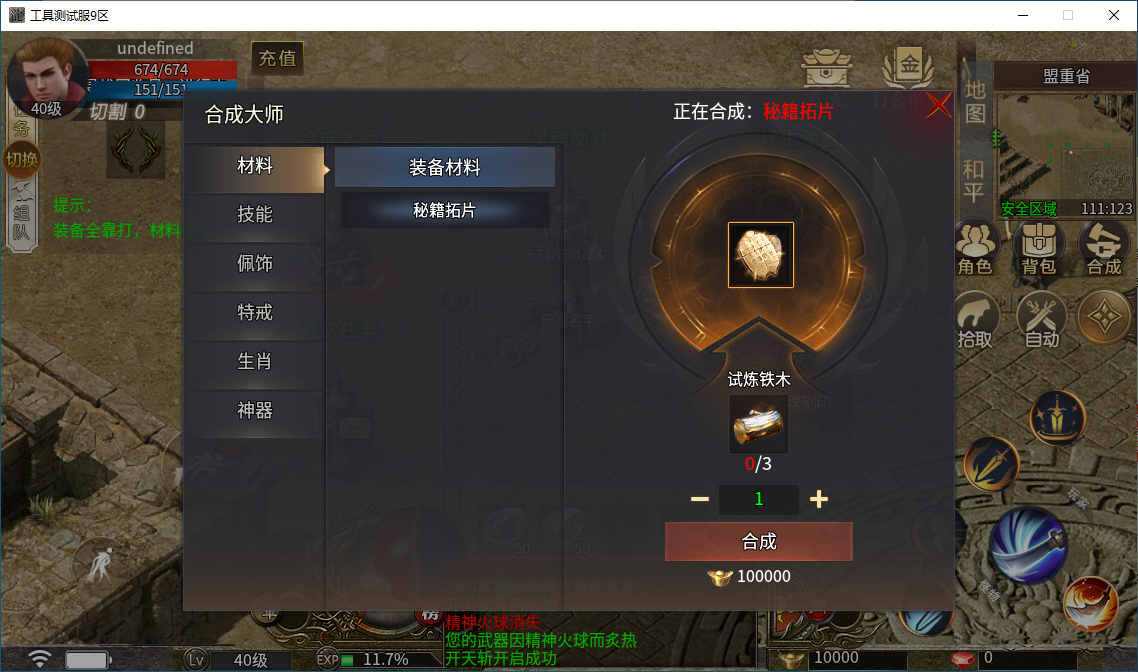Screen dimensions: 1138x672
Task: Expand the 装备材料 subcategory header
Action: click(x=444, y=168)
